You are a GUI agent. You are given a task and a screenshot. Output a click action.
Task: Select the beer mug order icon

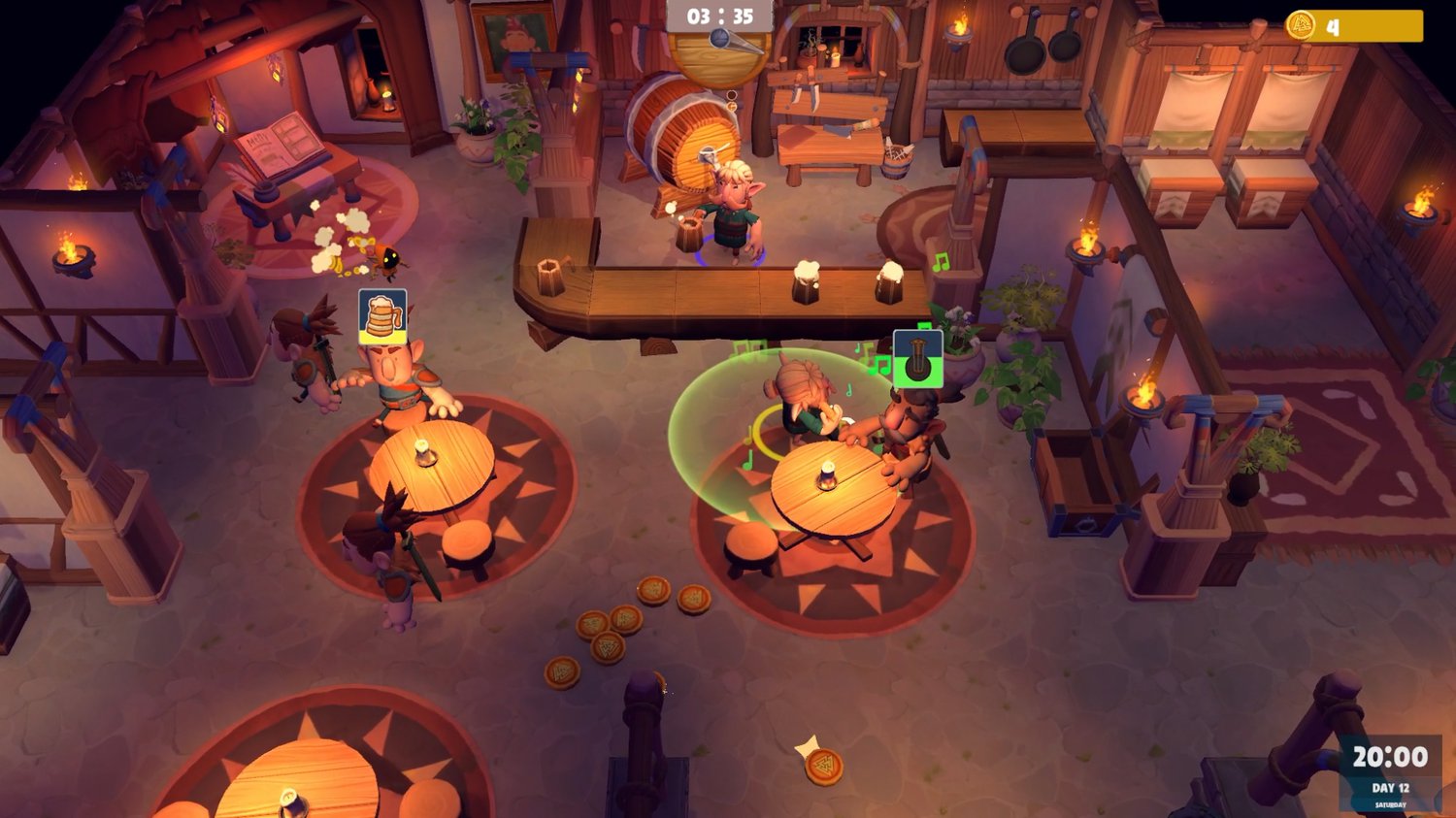pyautogui.click(x=382, y=315)
